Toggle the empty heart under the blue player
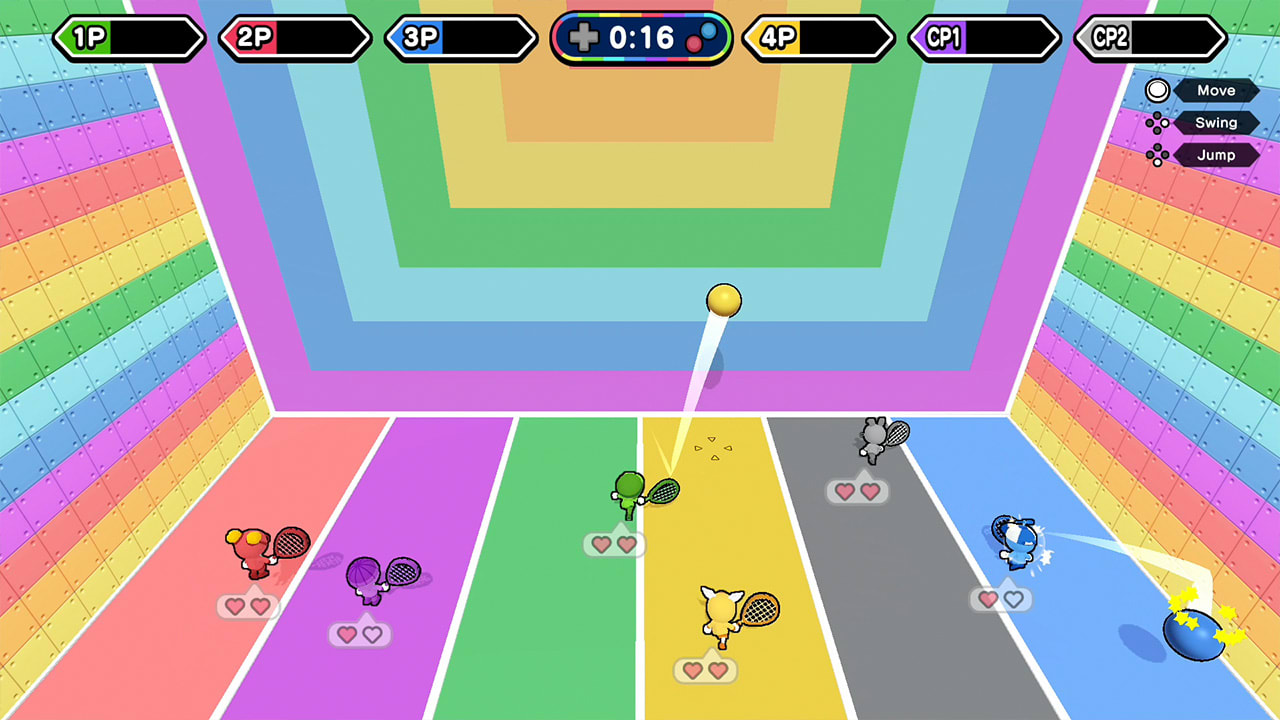1280x720 pixels. [1015, 600]
